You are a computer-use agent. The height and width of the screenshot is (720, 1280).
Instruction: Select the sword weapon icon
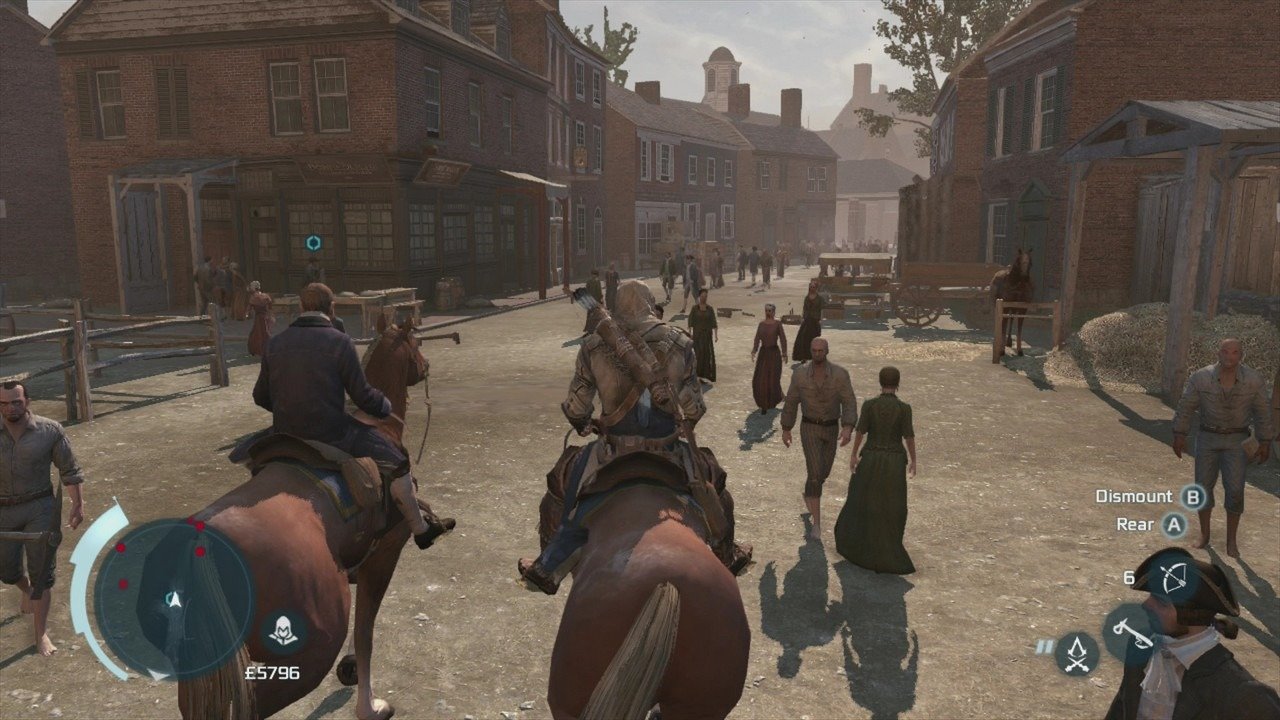tap(1129, 632)
